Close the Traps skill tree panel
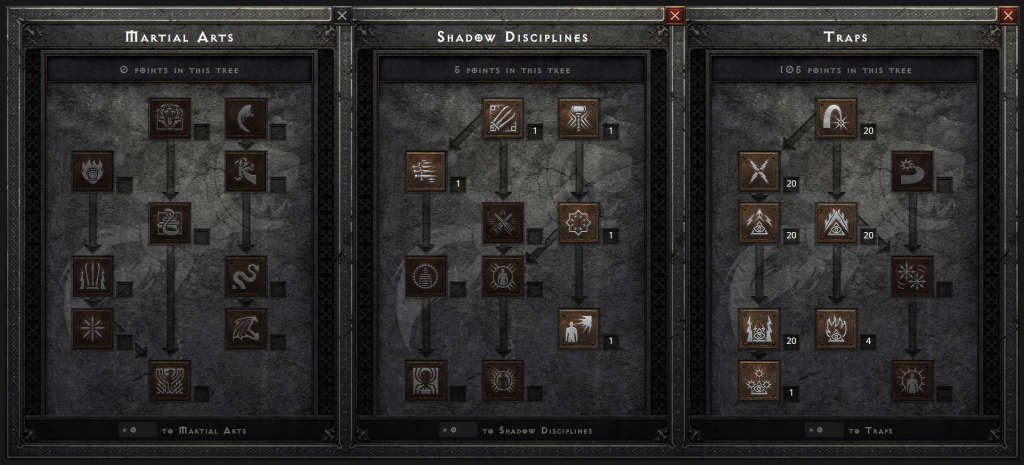 pos(1009,15)
